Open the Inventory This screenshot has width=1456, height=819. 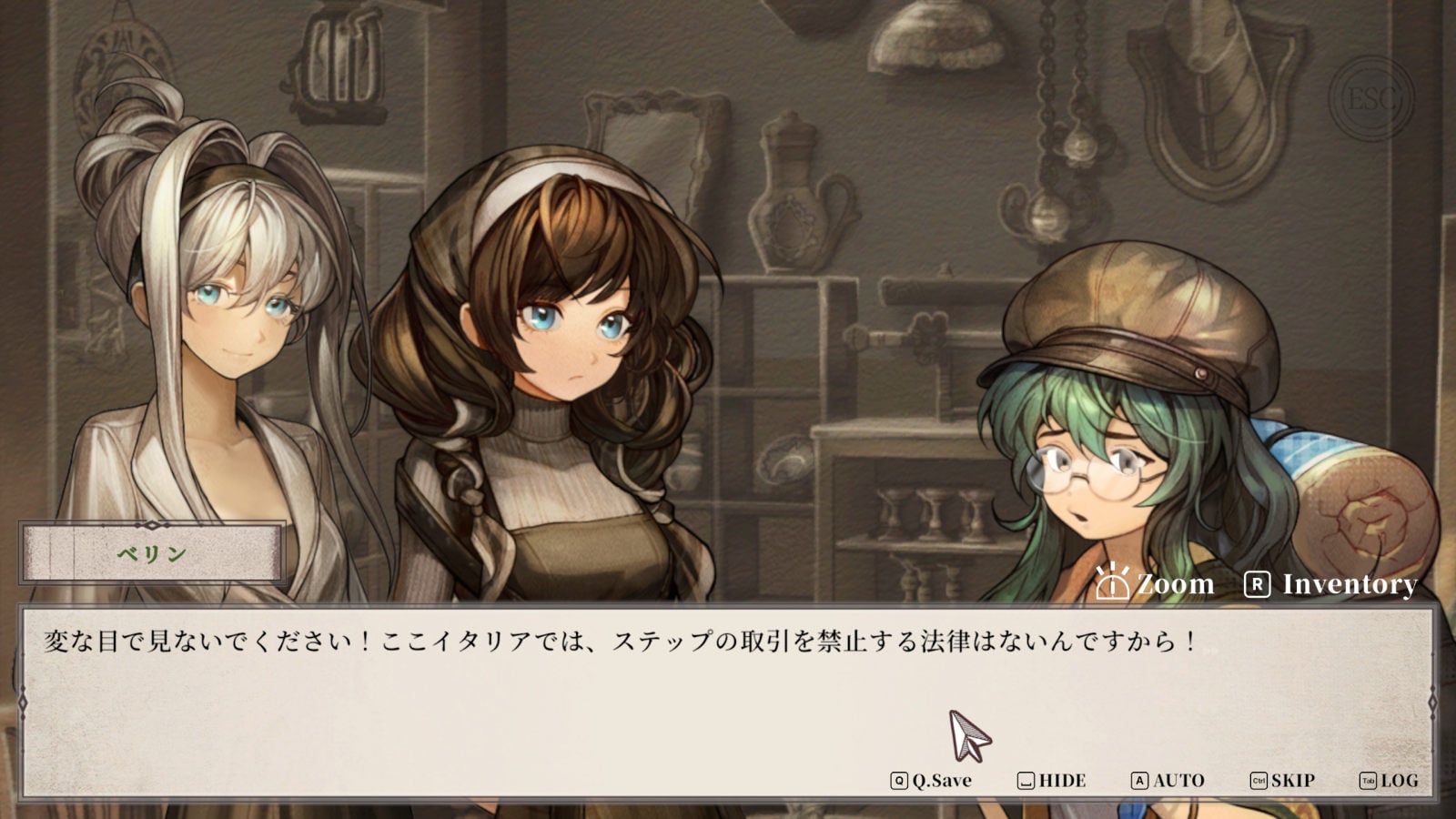point(1330,584)
